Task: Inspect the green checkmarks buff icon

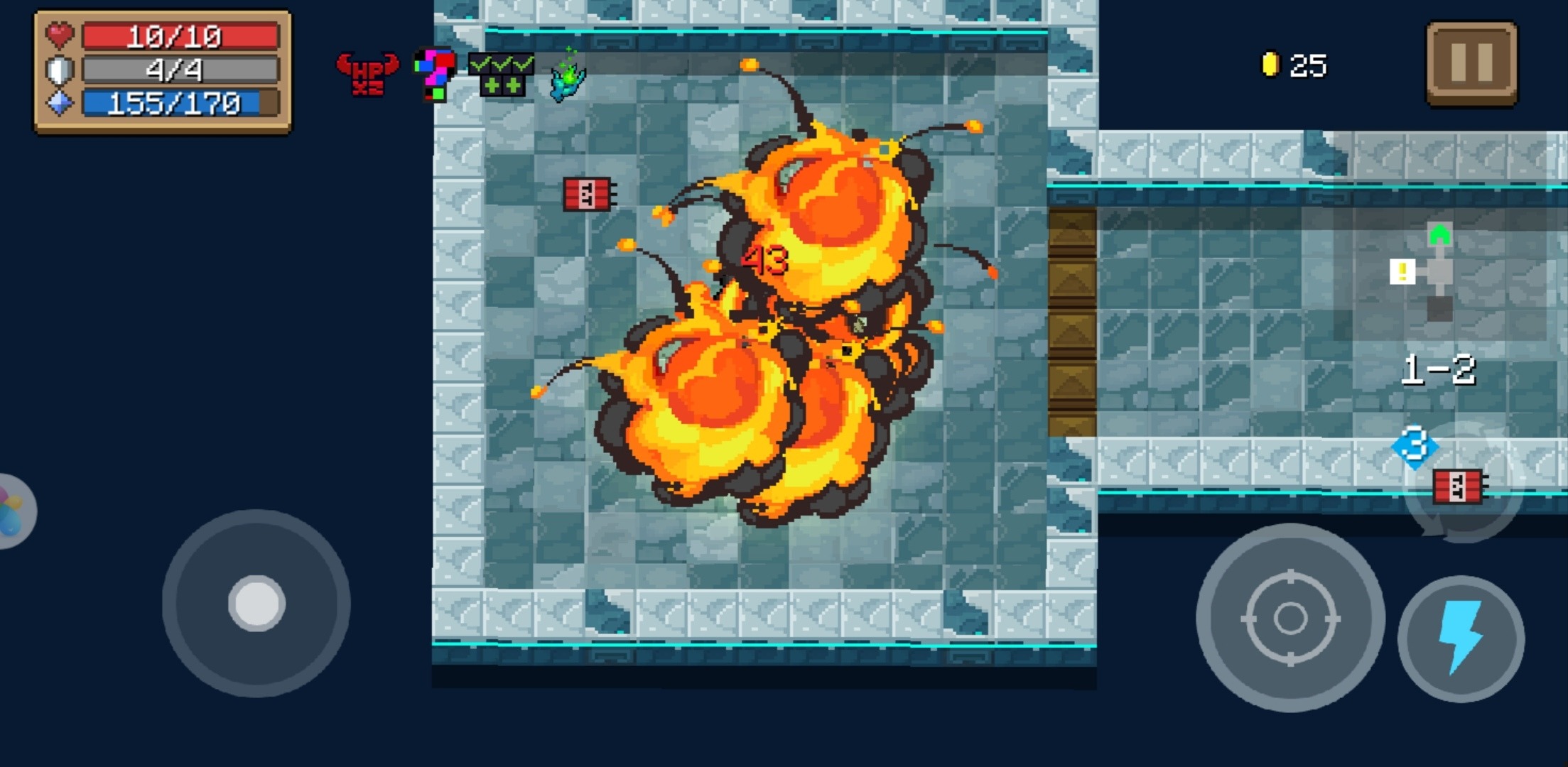Action: pos(502,74)
